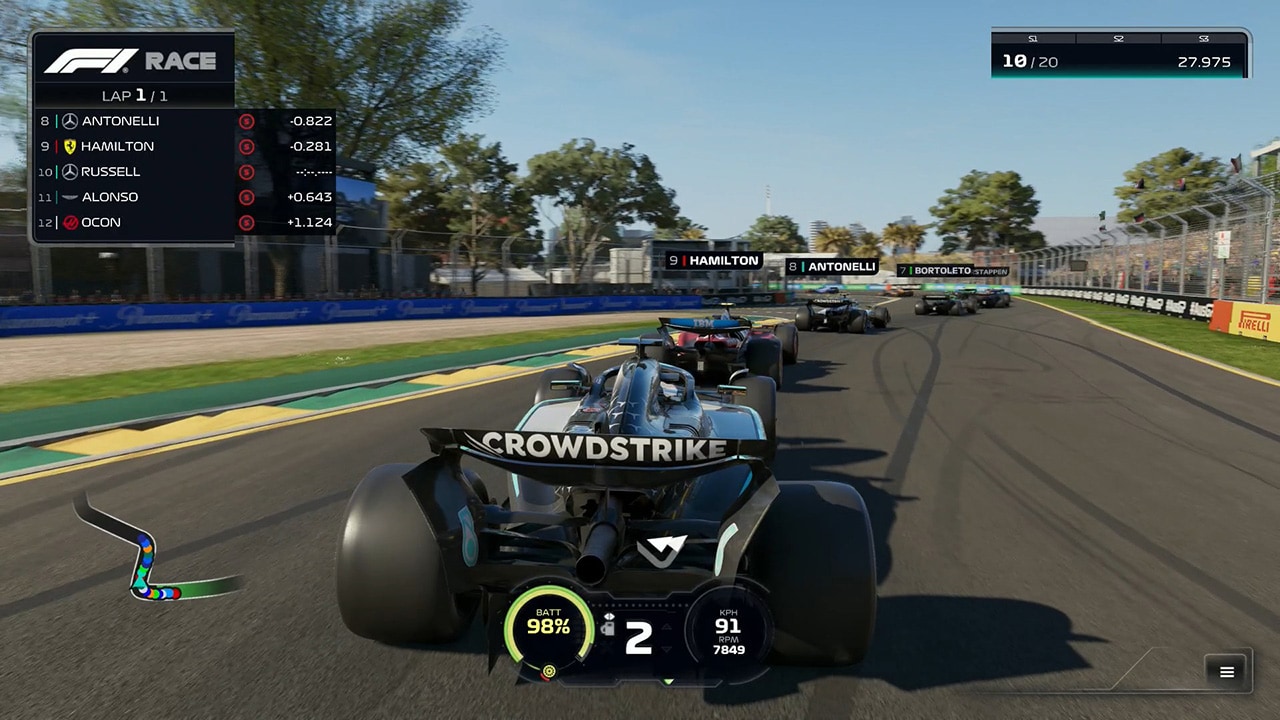The width and height of the screenshot is (1280, 720).
Task: Open the hamburger menu button
Action: (x=1226, y=672)
